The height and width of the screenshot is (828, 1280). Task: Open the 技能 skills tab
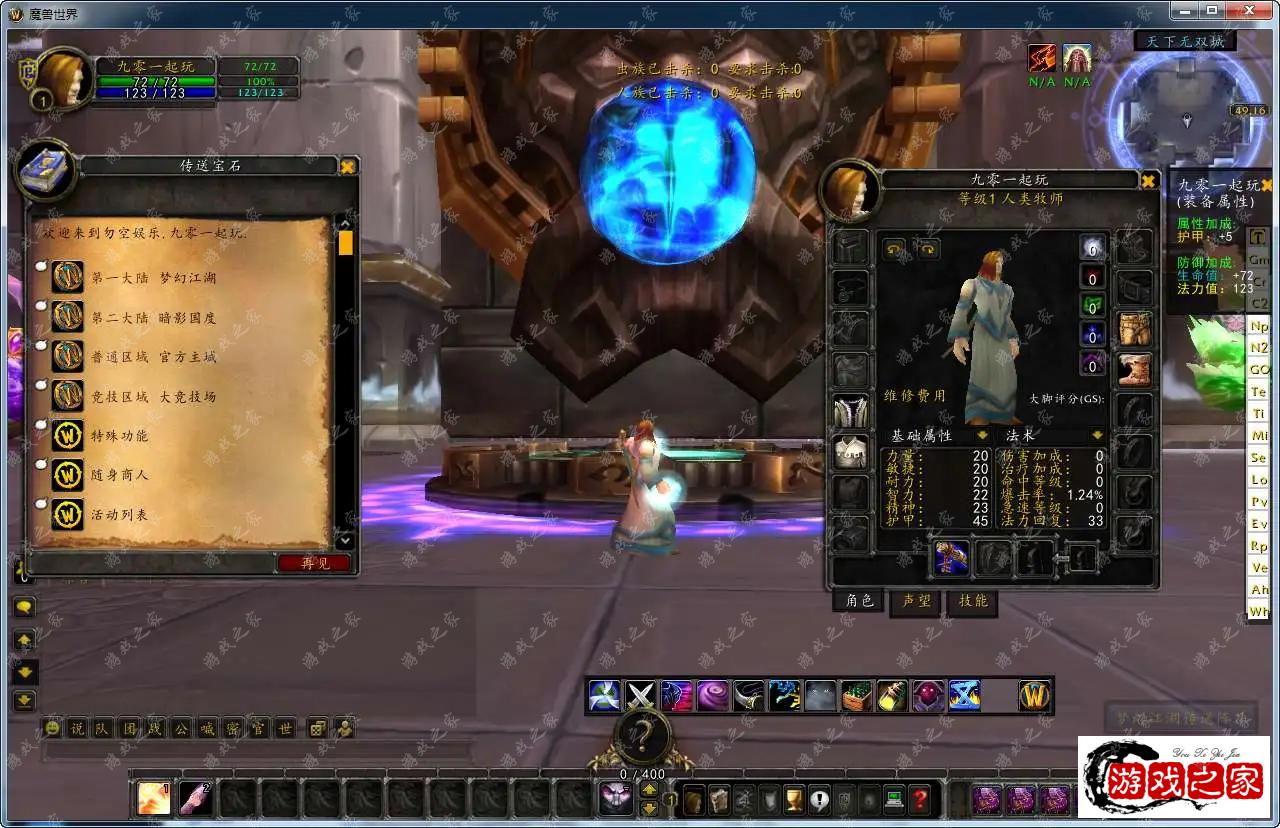coord(972,601)
